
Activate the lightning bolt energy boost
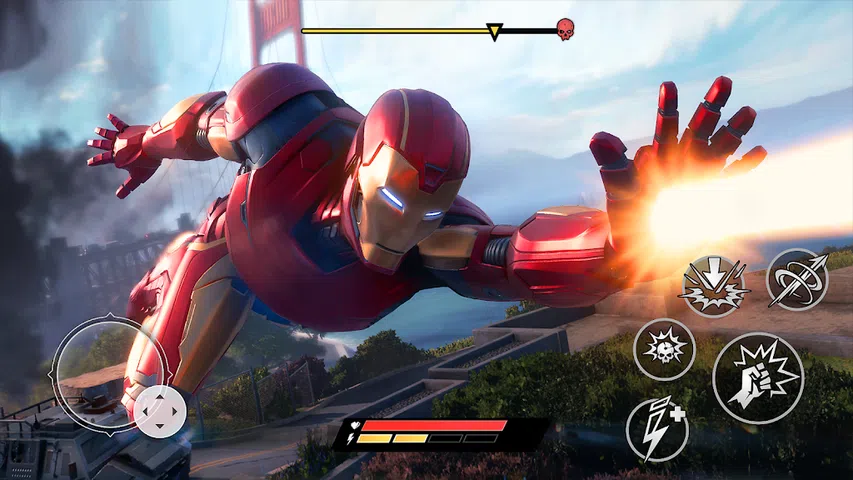[657, 429]
